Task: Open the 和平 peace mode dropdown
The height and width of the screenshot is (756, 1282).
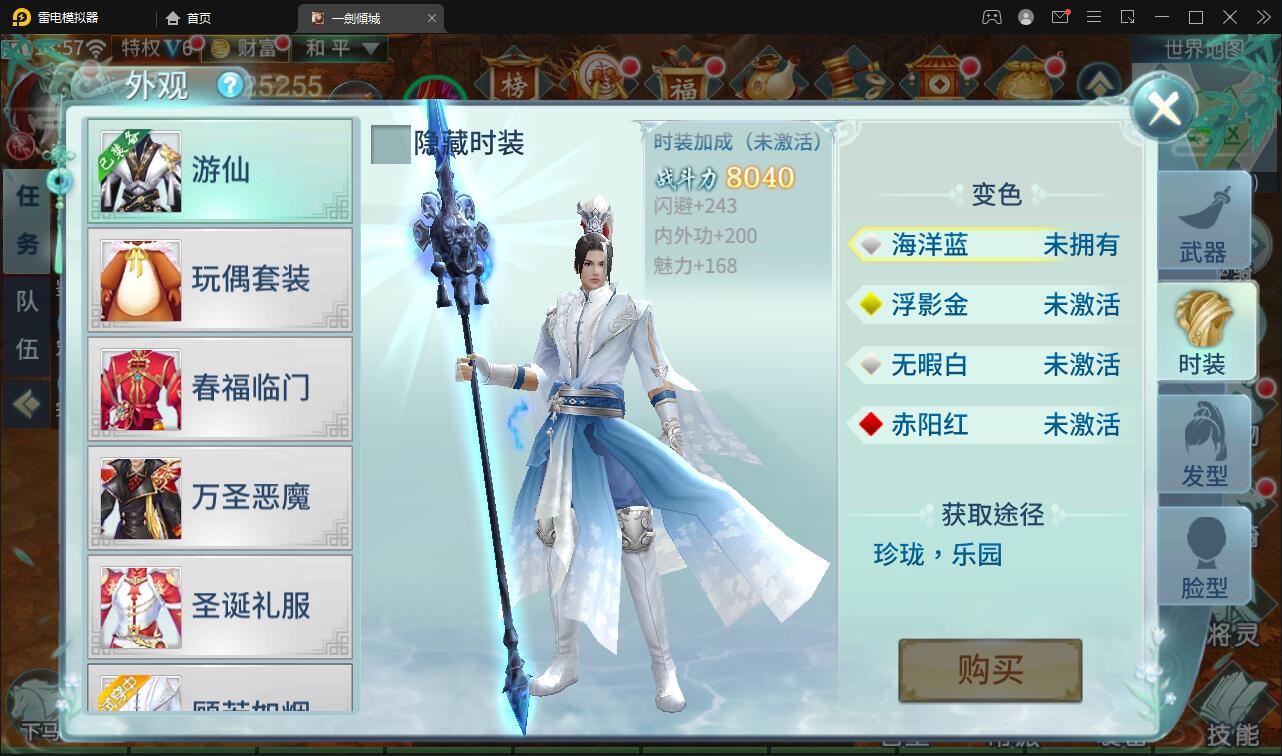Action: tap(340, 48)
